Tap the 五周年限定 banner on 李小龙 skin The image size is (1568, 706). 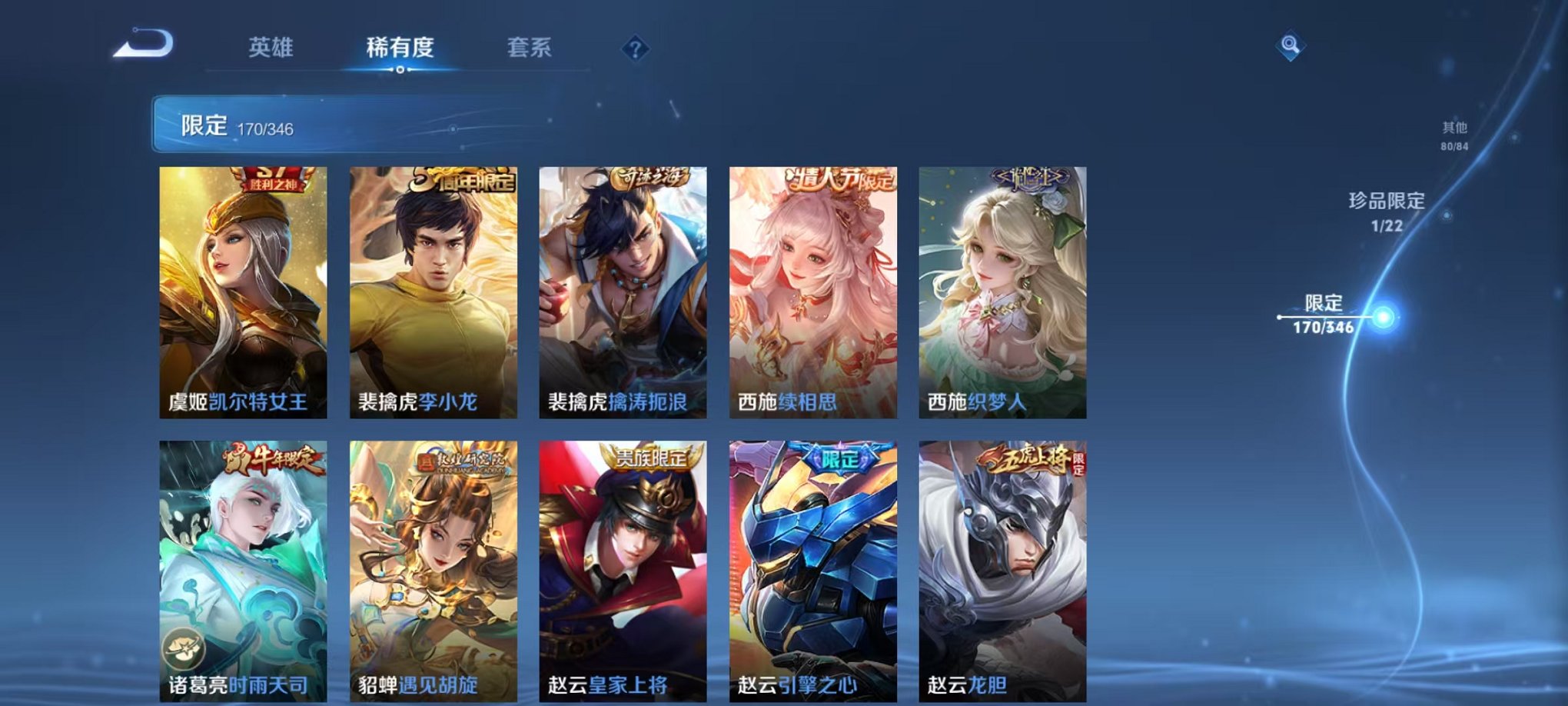pos(463,183)
